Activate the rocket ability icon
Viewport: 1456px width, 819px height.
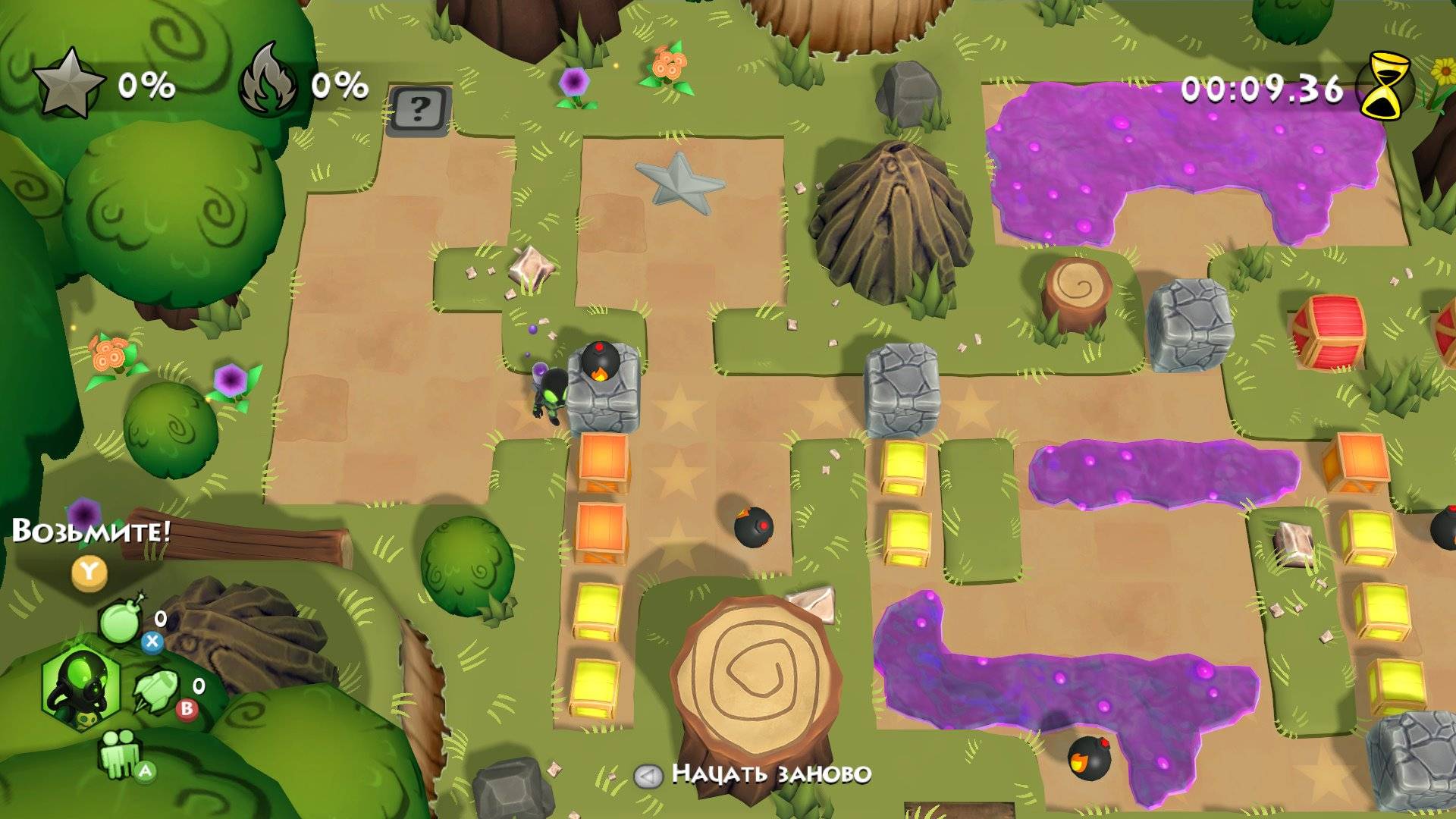click(x=155, y=692)
